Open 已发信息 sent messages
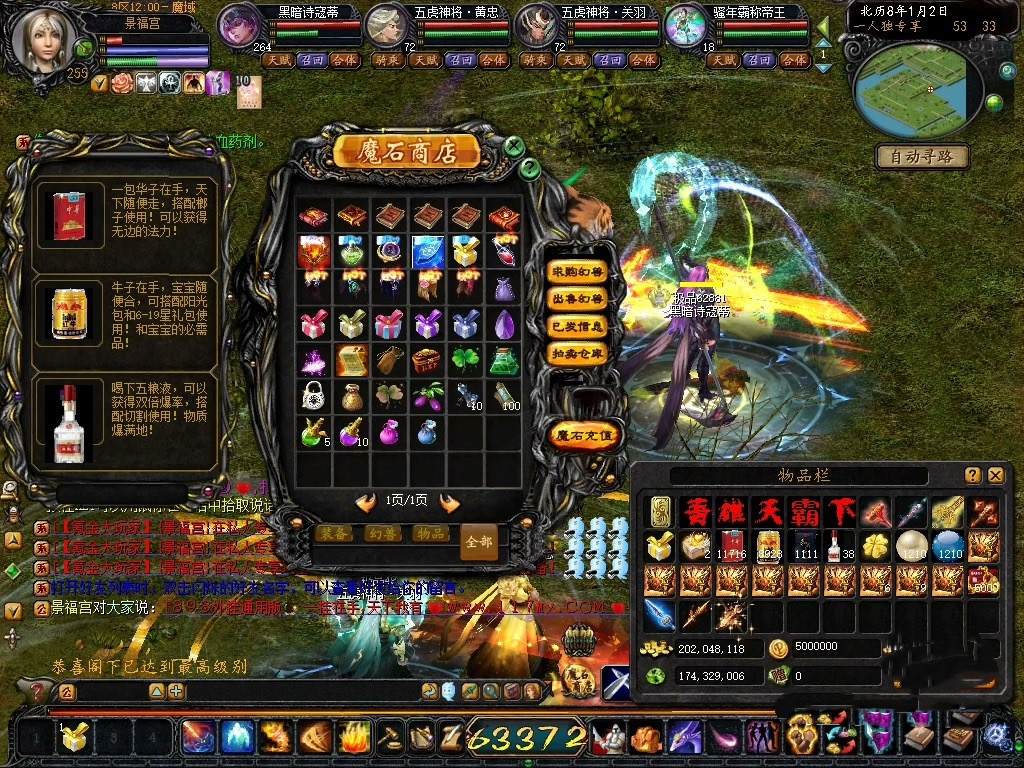The width and height of the screenshot is (1024, 768). click(x=577, y=326)
